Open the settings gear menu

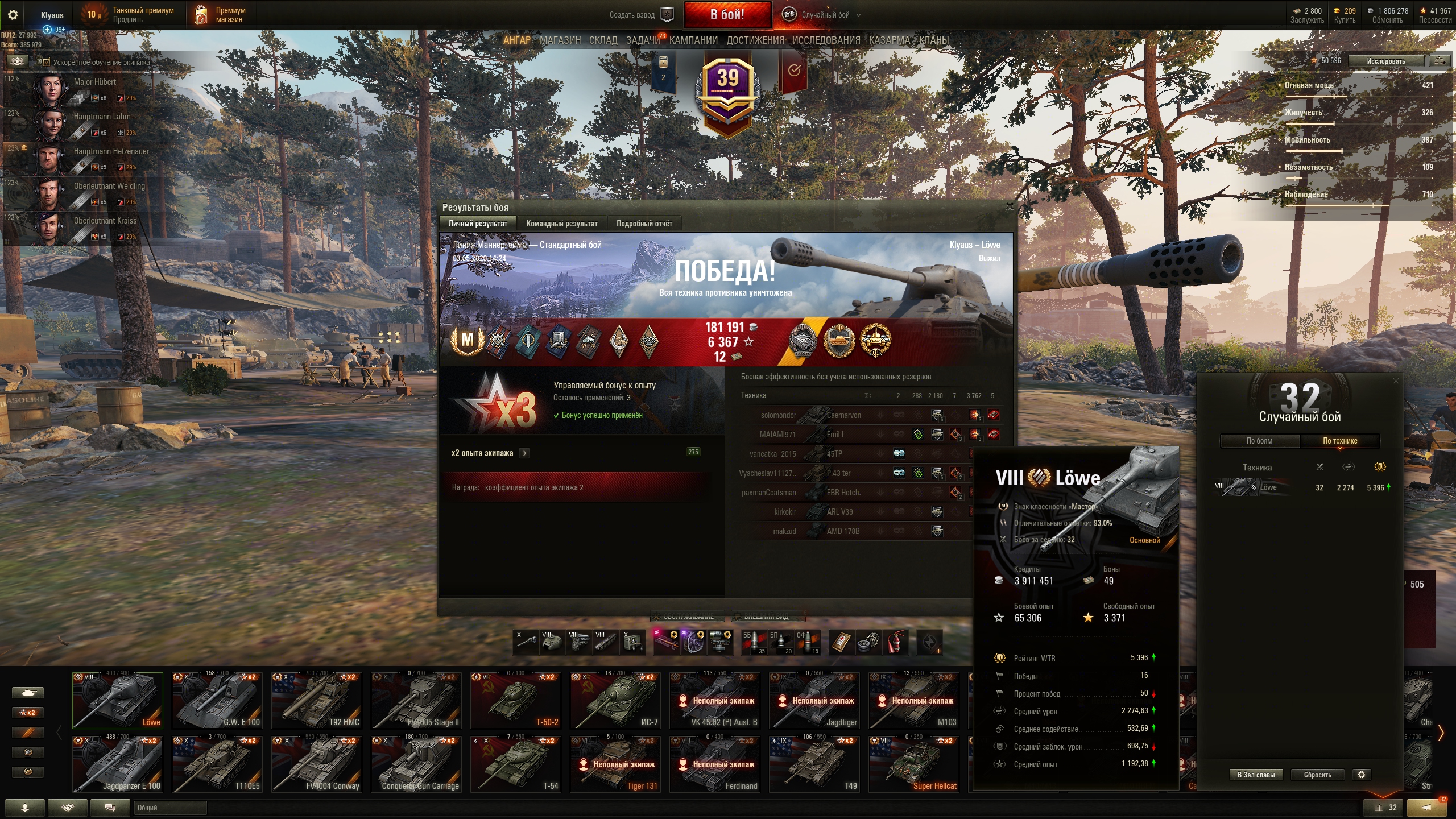point(13,15)
